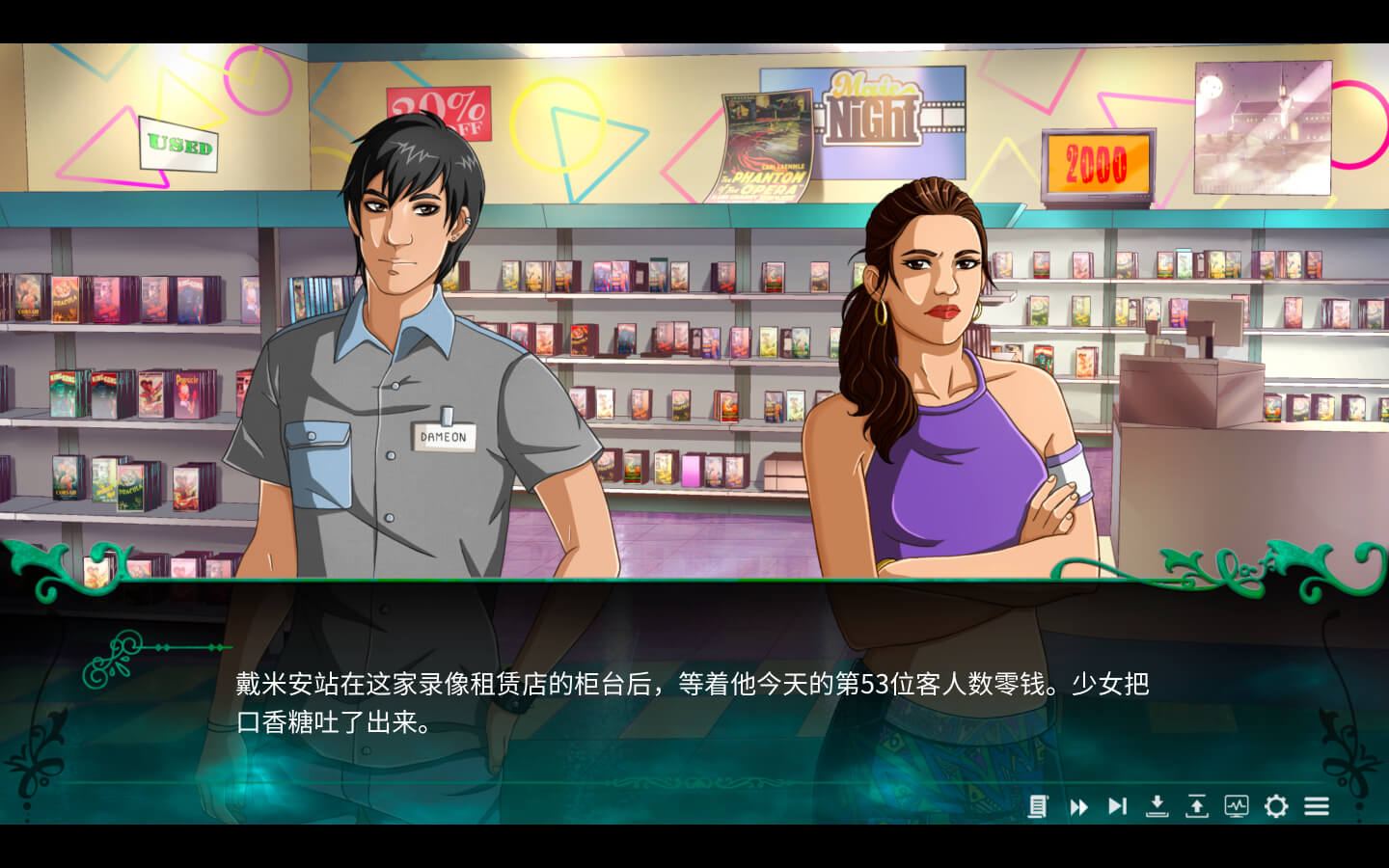Open the save menu via the down-arrow icon
1389x868 pixels.
pos(1157,806)
